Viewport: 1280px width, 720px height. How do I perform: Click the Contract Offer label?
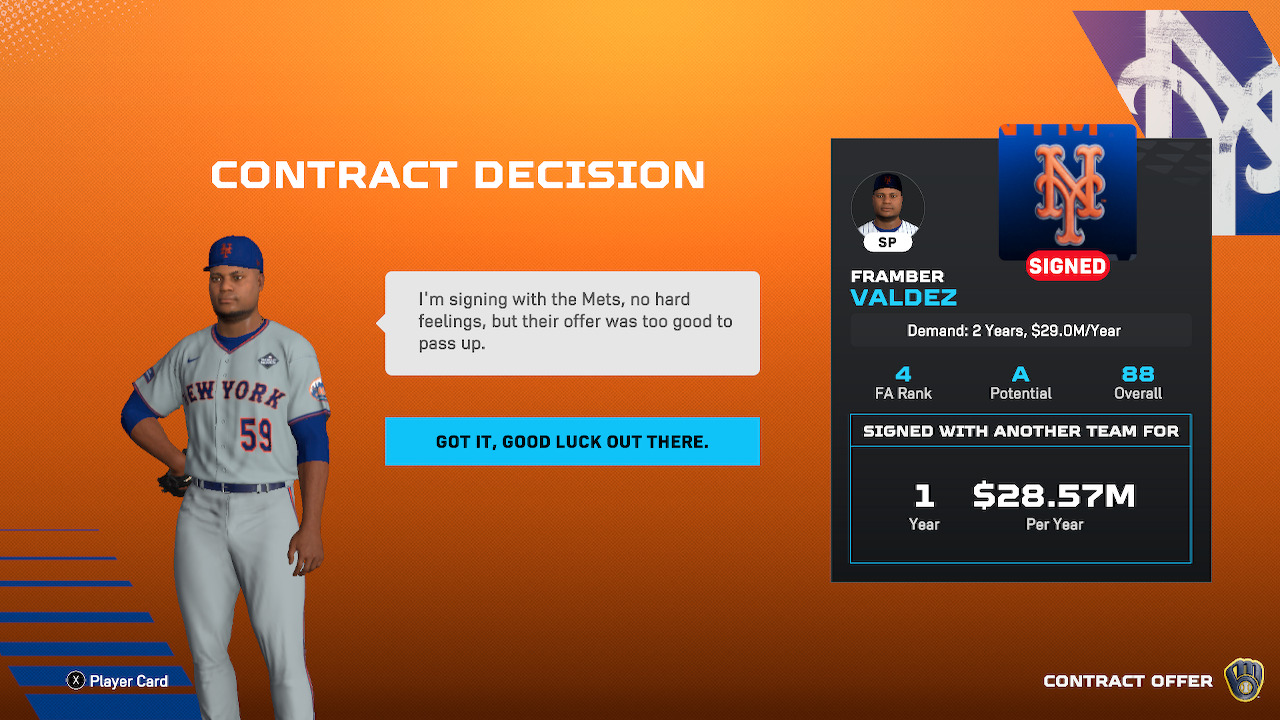pyautogui.click(x=1128, y=680)
